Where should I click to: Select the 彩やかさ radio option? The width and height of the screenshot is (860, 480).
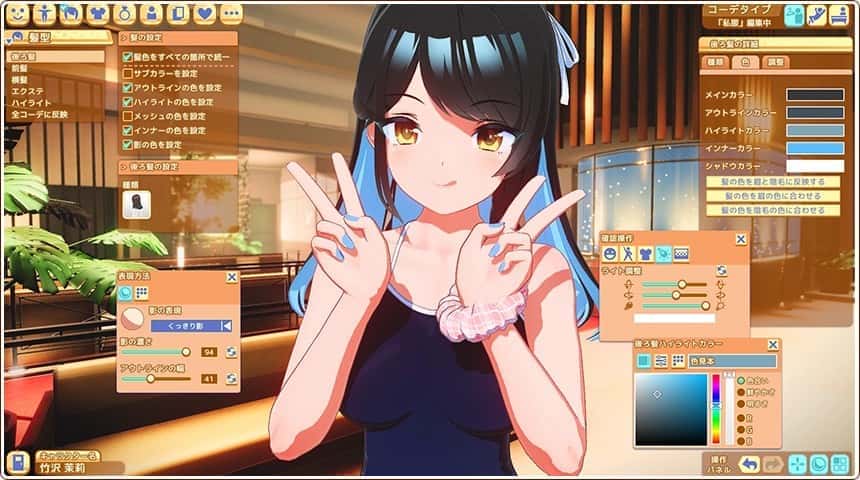tap(741, 393)
